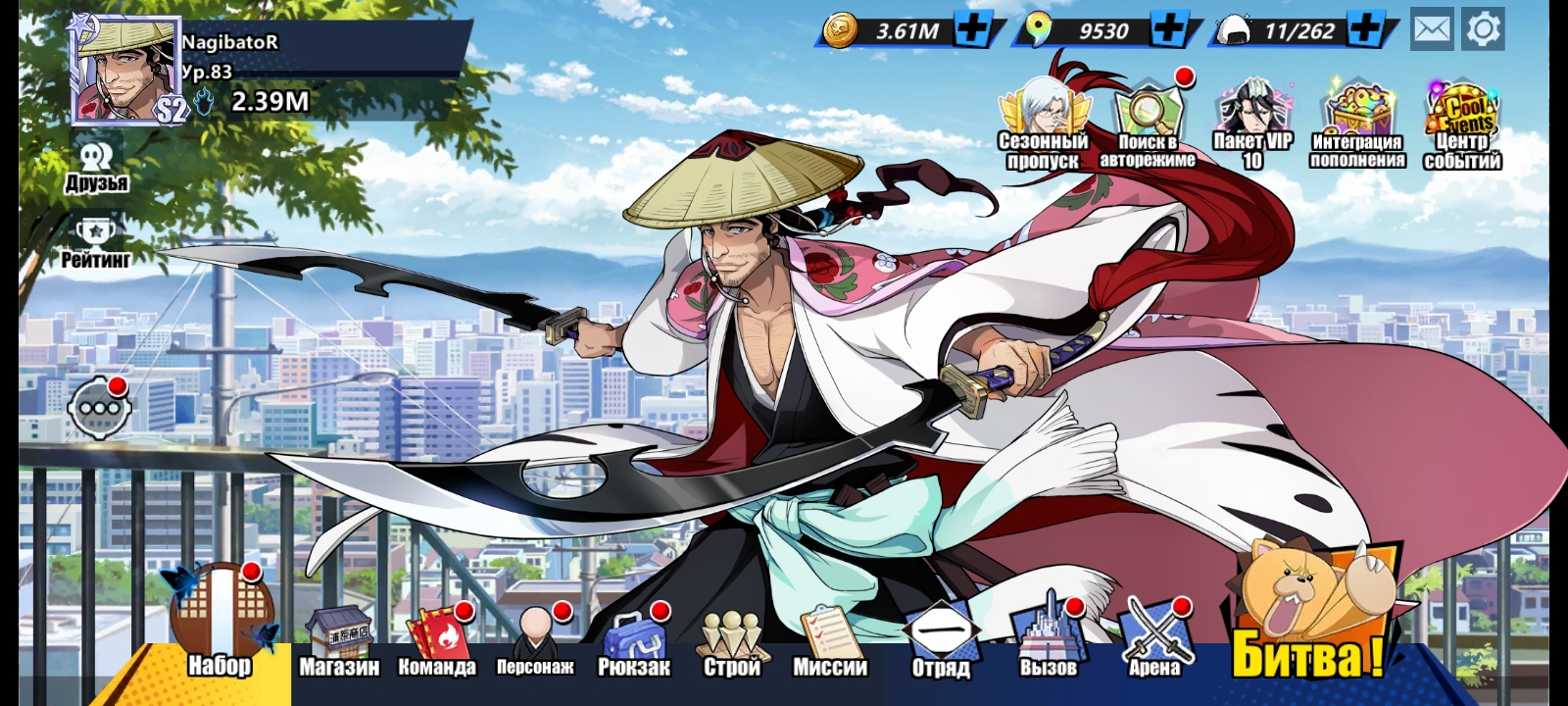This screenshot has width=1568, height=706.
Task: Open the Сезонный пропуск season pass
Action: (x=1043, y=127)
